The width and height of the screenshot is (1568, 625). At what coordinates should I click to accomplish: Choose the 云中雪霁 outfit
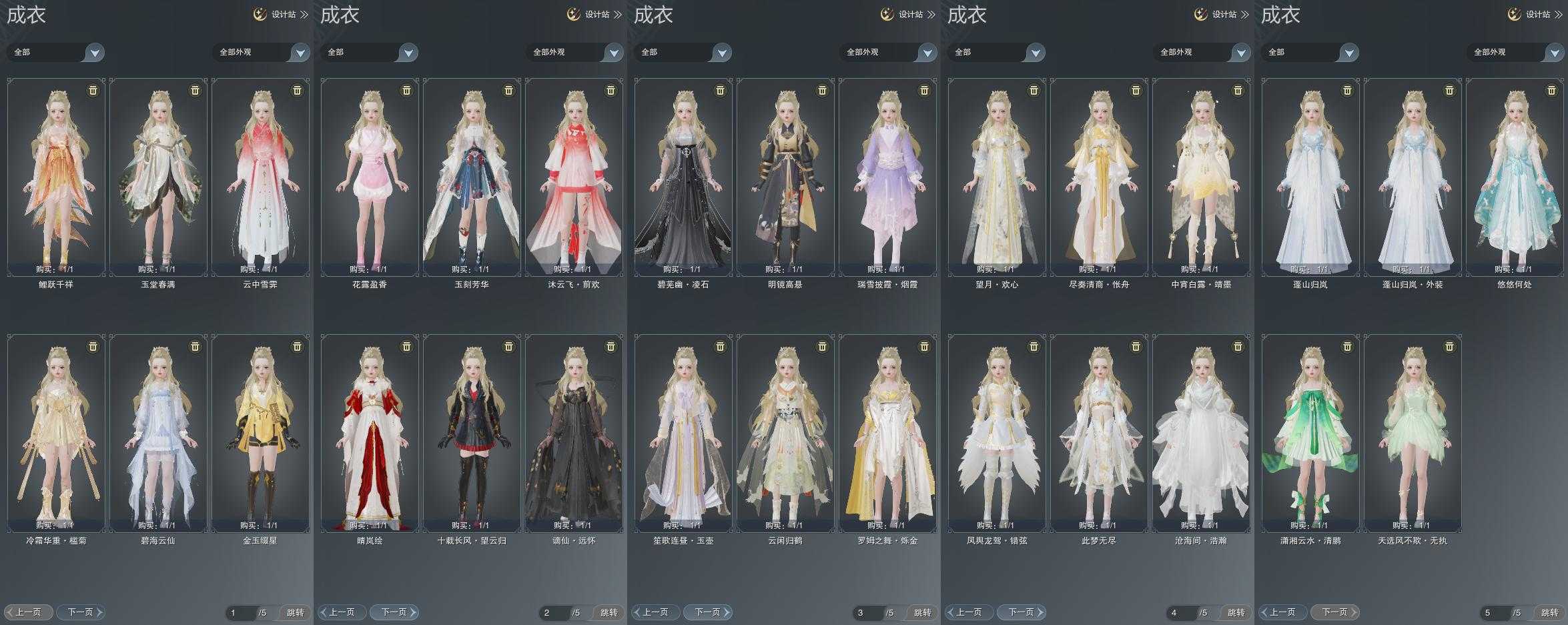[x=260, y=177]
